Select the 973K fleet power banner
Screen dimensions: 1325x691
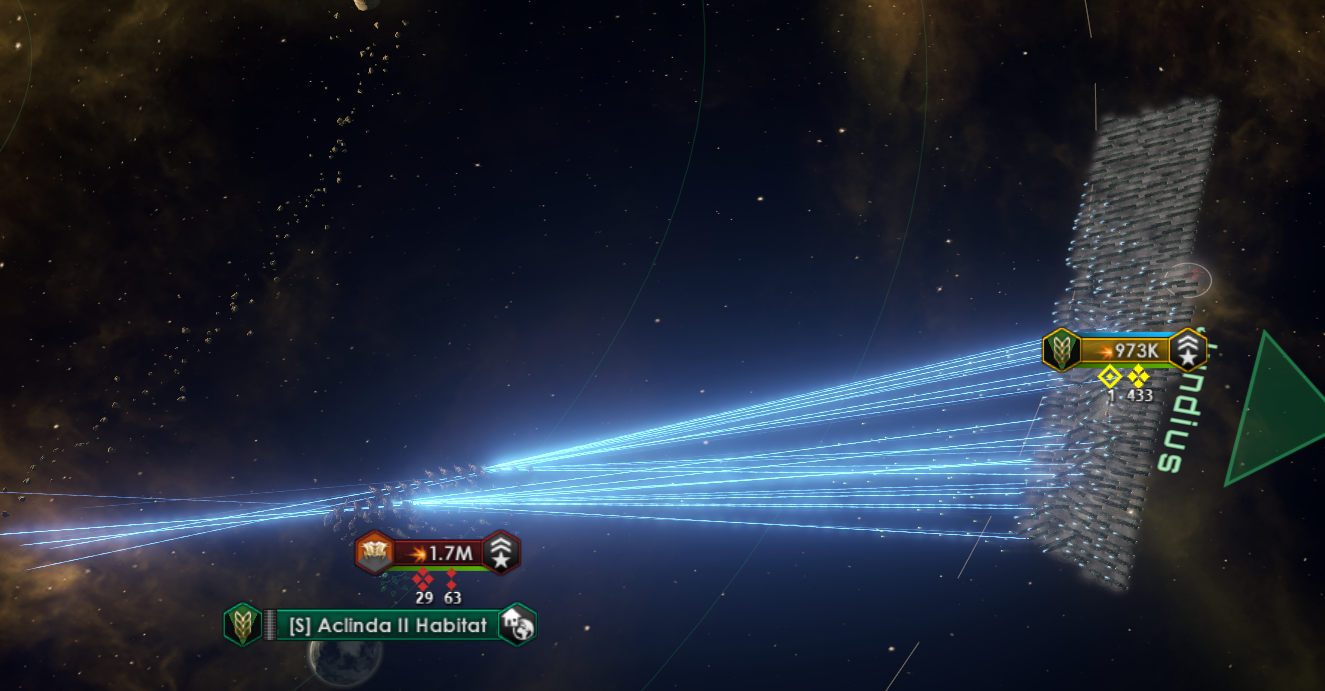1124,351
